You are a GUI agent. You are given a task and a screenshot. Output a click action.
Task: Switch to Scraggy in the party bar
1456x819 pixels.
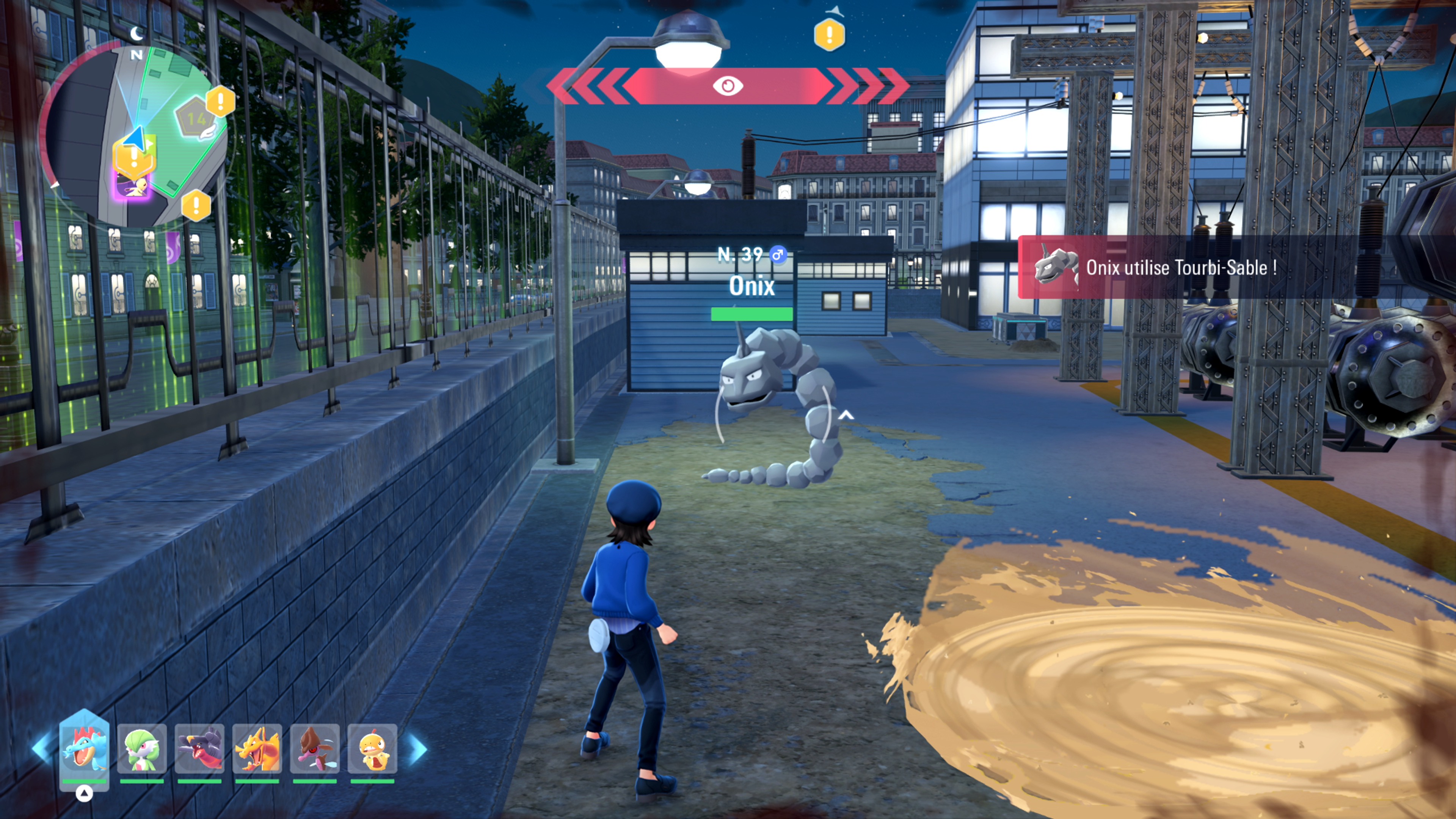point(372,749)
